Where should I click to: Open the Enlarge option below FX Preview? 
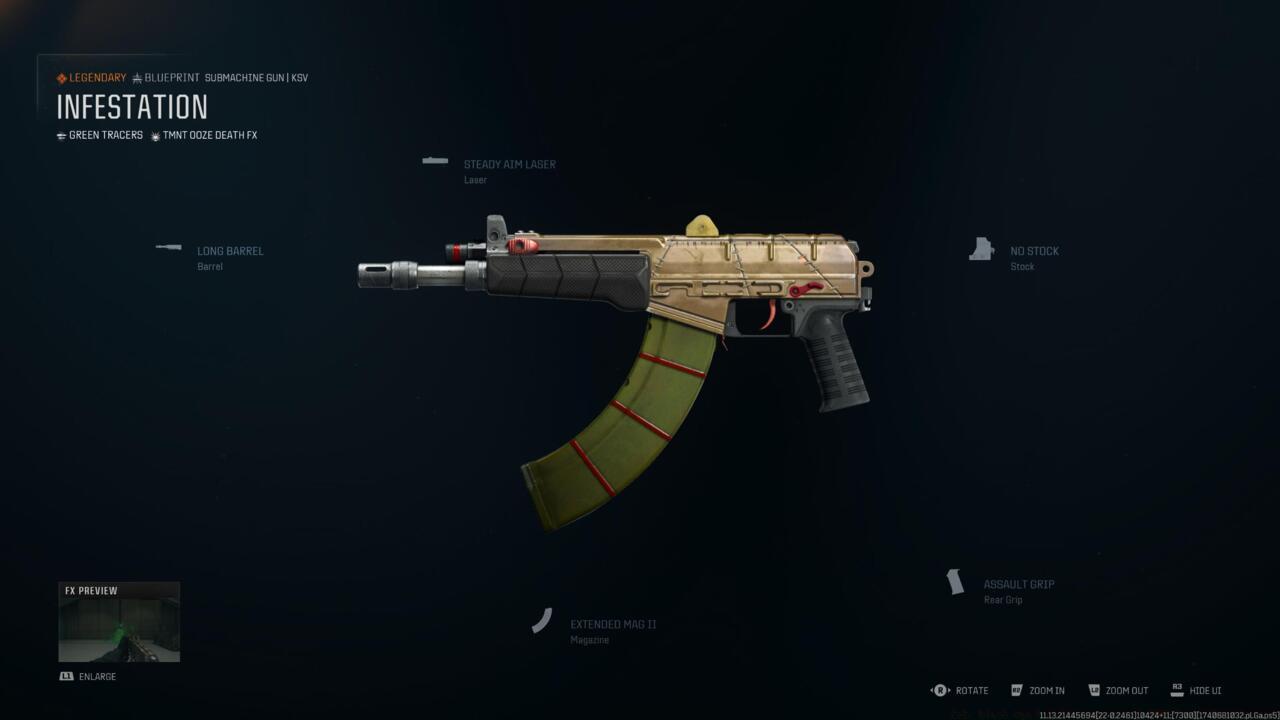(88, 676)
